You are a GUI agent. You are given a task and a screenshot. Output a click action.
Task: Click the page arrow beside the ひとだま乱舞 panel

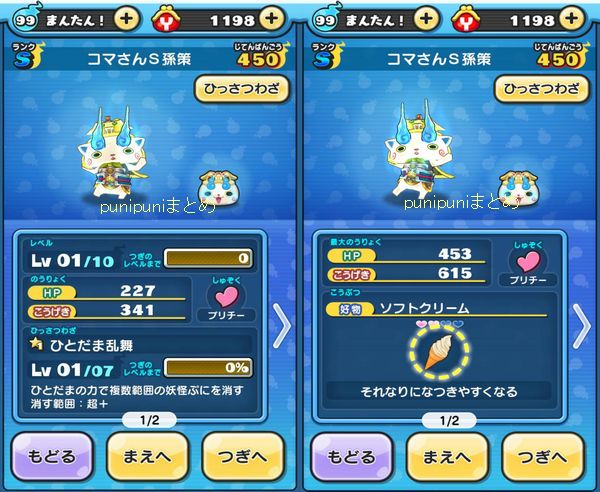click(282, 325)
